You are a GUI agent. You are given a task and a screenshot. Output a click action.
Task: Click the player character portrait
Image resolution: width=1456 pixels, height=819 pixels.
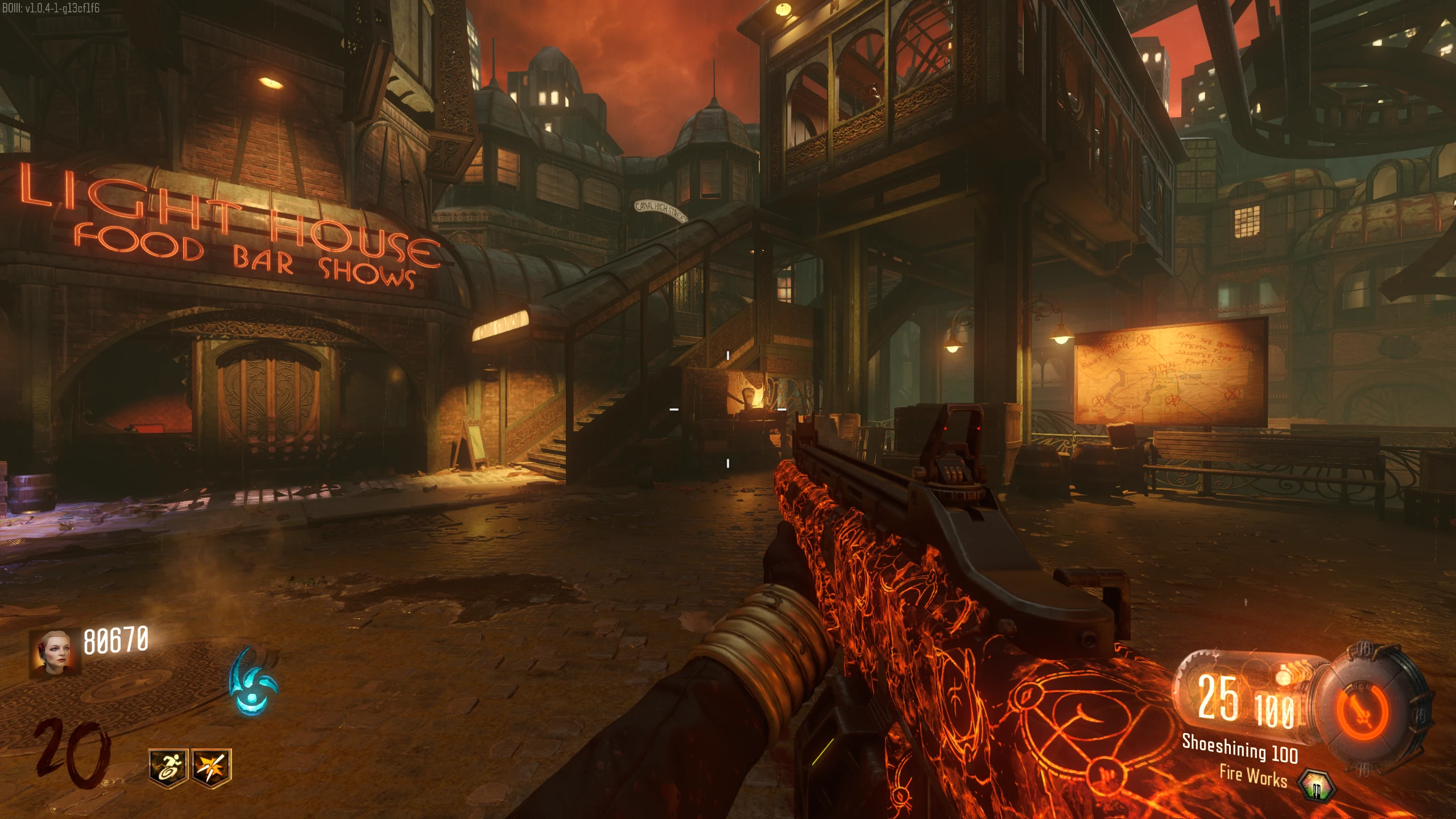(55, 653)
